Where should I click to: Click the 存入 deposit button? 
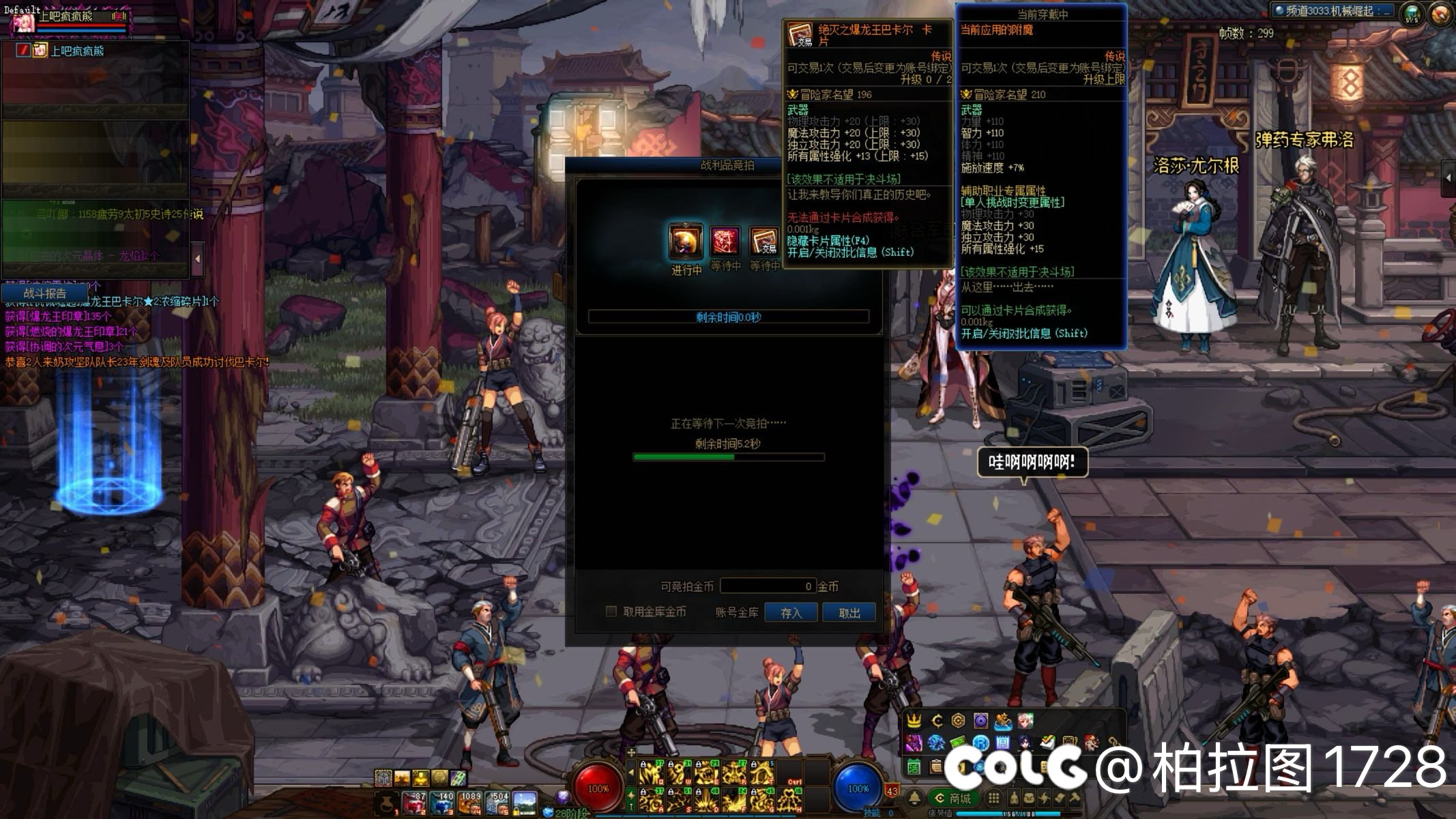[x=791, y=613]
